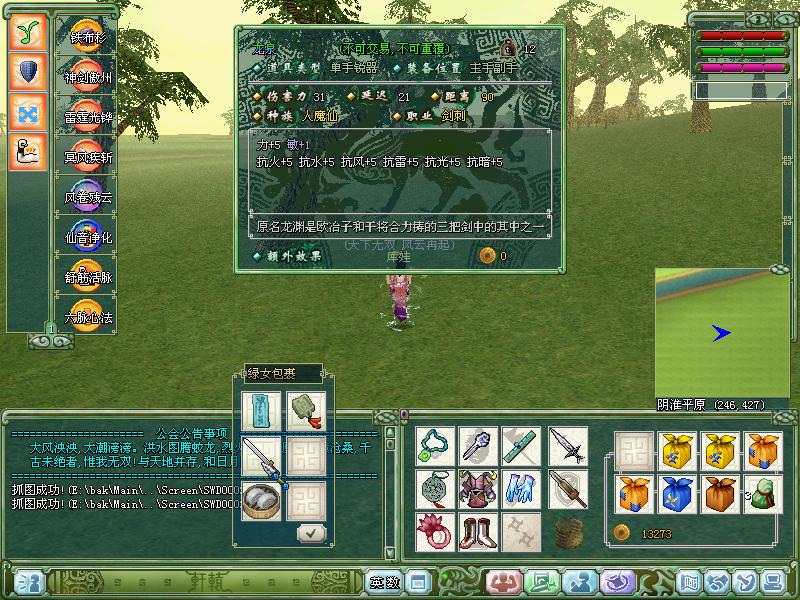The height and width of the screenshot is (600, 800).
Task: Use the 舒筋活脉 skill
Action: tap(89, 274)
